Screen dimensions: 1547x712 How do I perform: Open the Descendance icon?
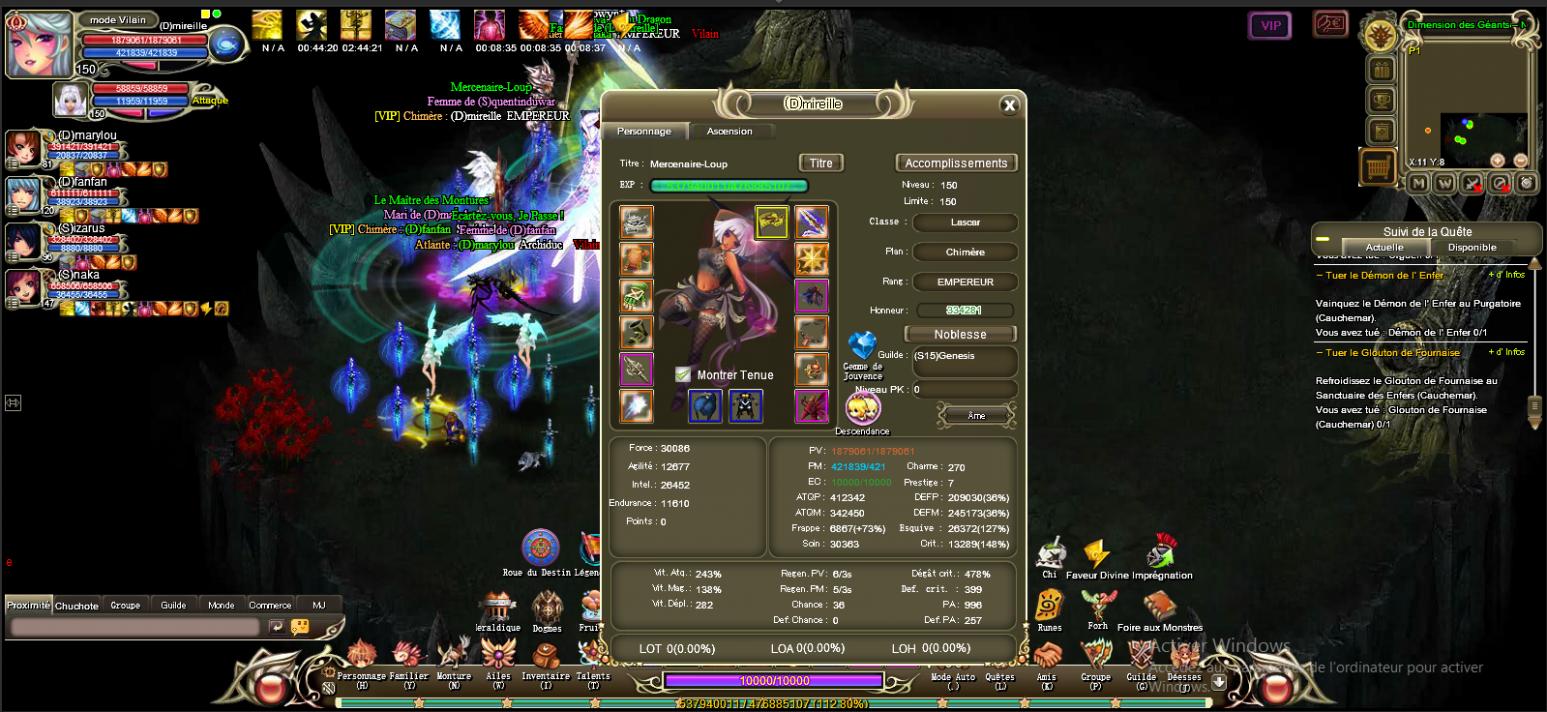(862, 408)
